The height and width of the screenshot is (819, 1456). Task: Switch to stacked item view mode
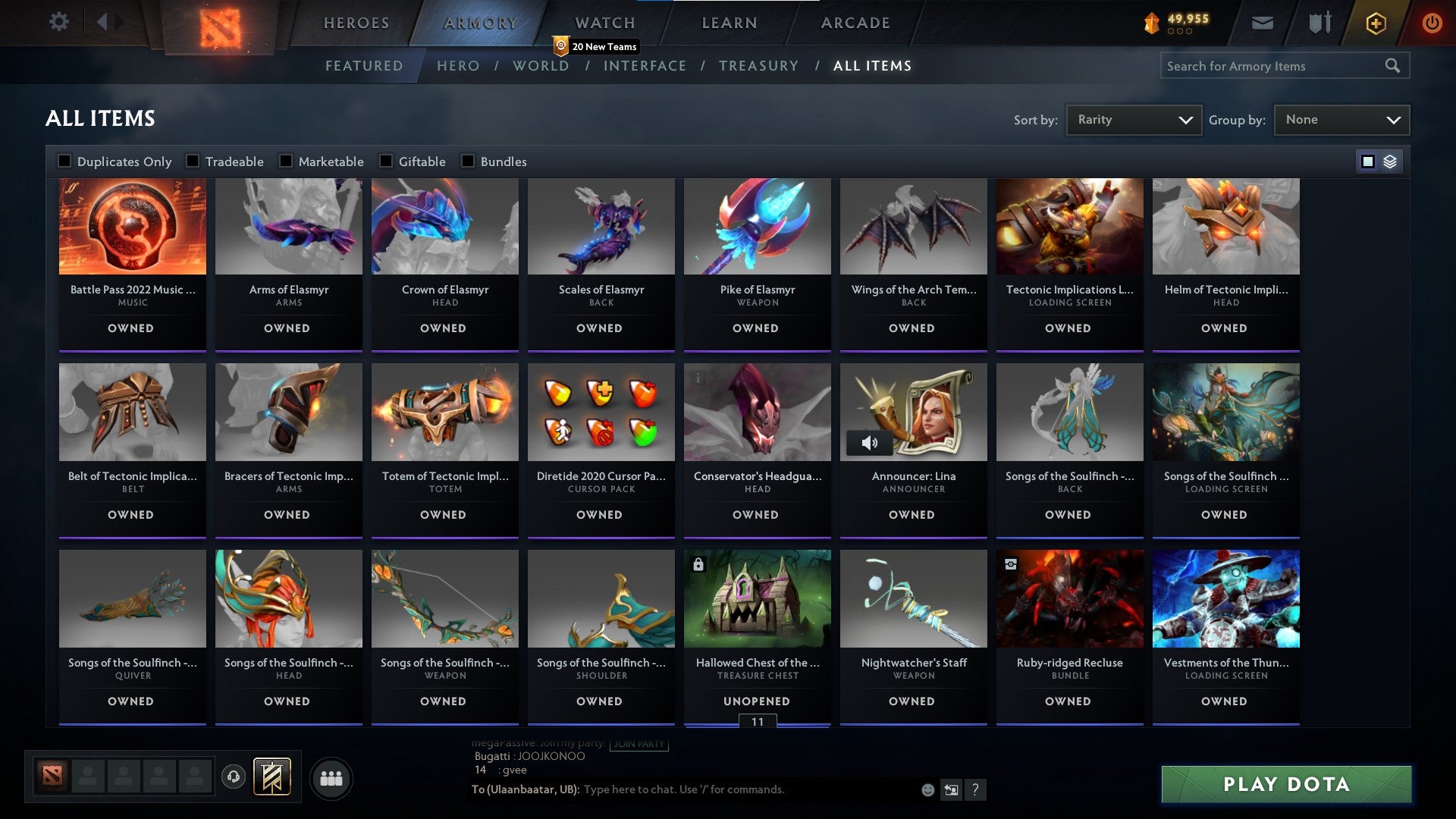(x=1390, y=161)
